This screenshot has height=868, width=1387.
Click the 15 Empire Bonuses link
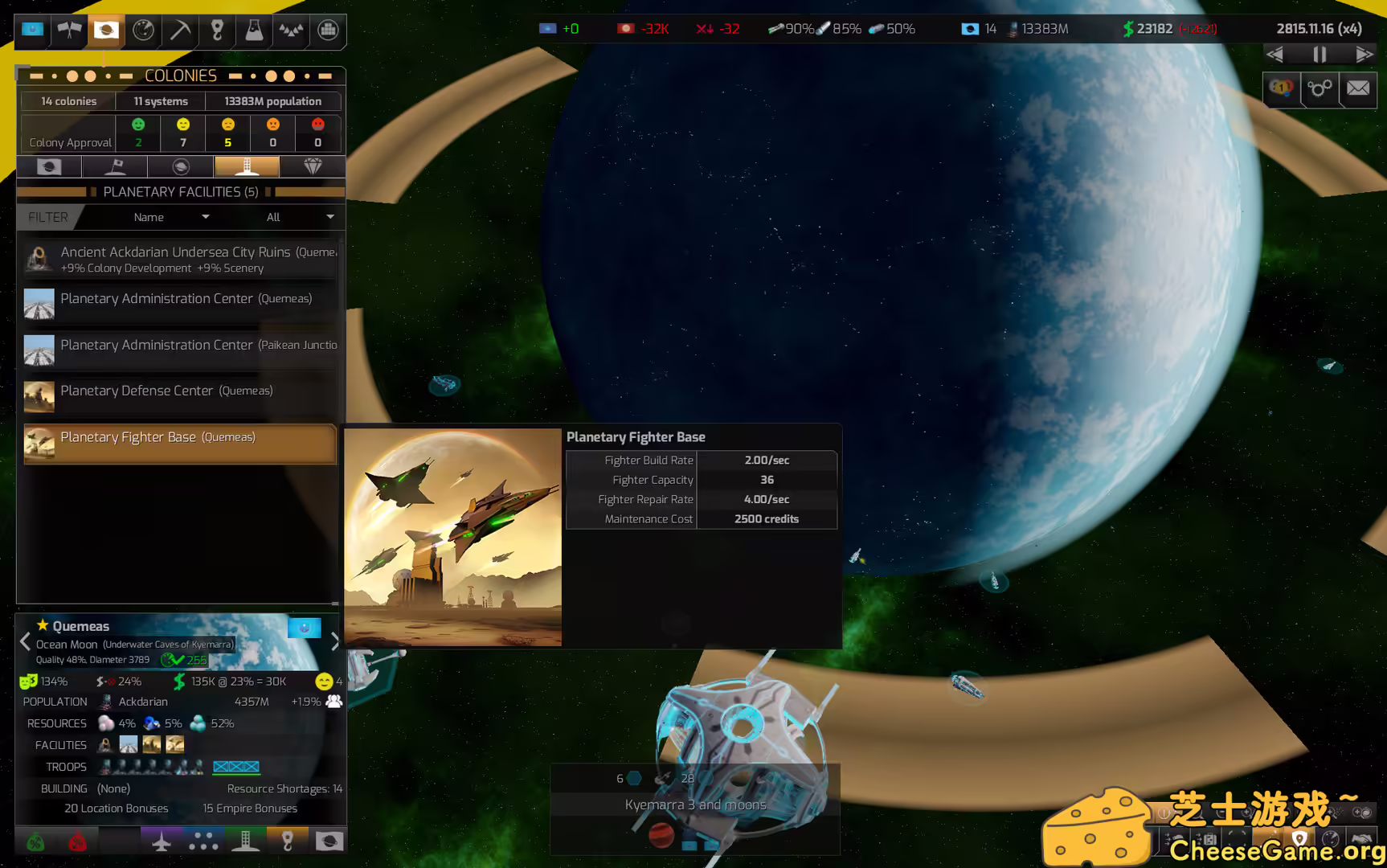(250, 808)
